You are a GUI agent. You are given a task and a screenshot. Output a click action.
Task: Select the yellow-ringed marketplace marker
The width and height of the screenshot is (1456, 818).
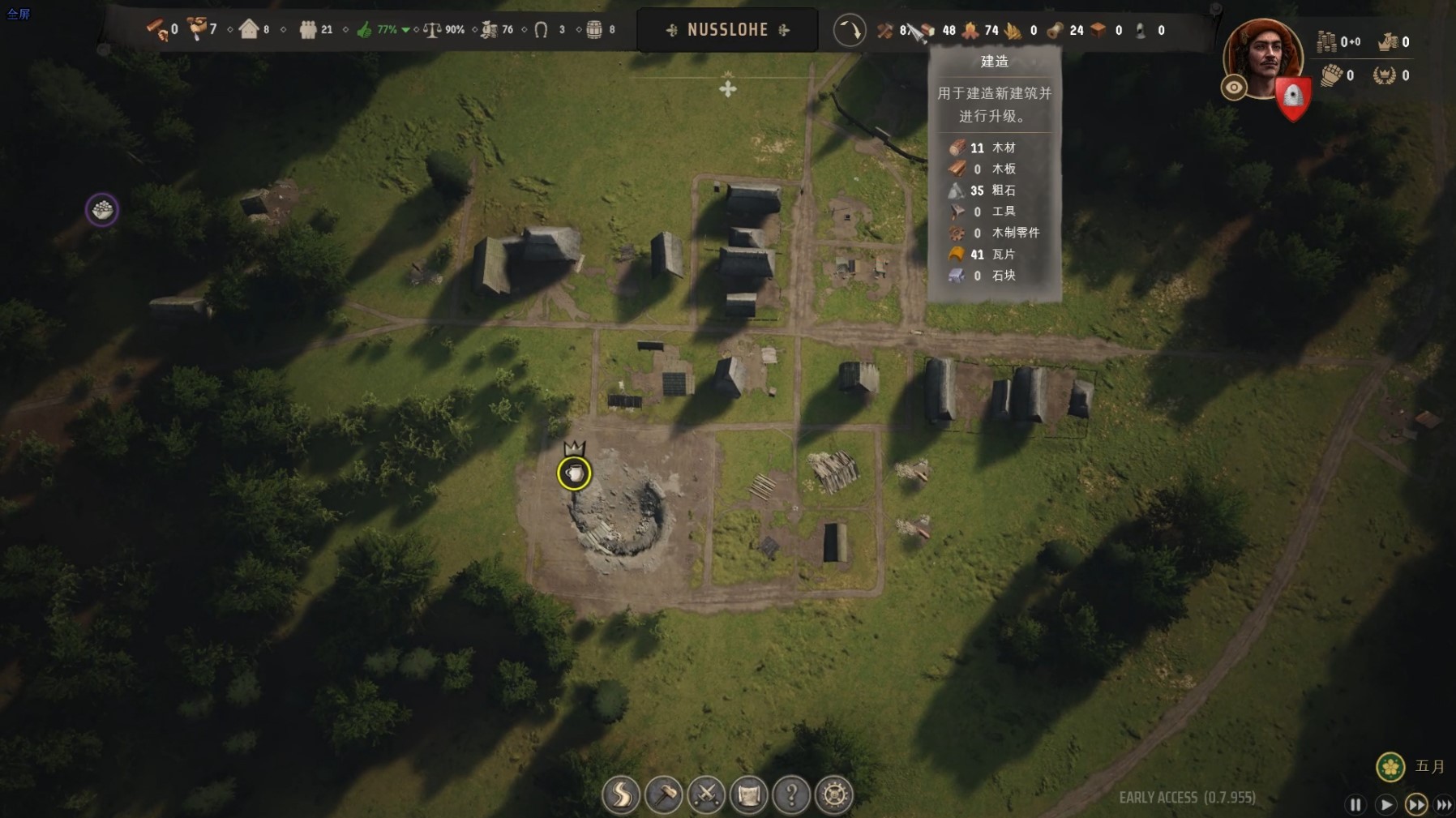coord(574,473)
